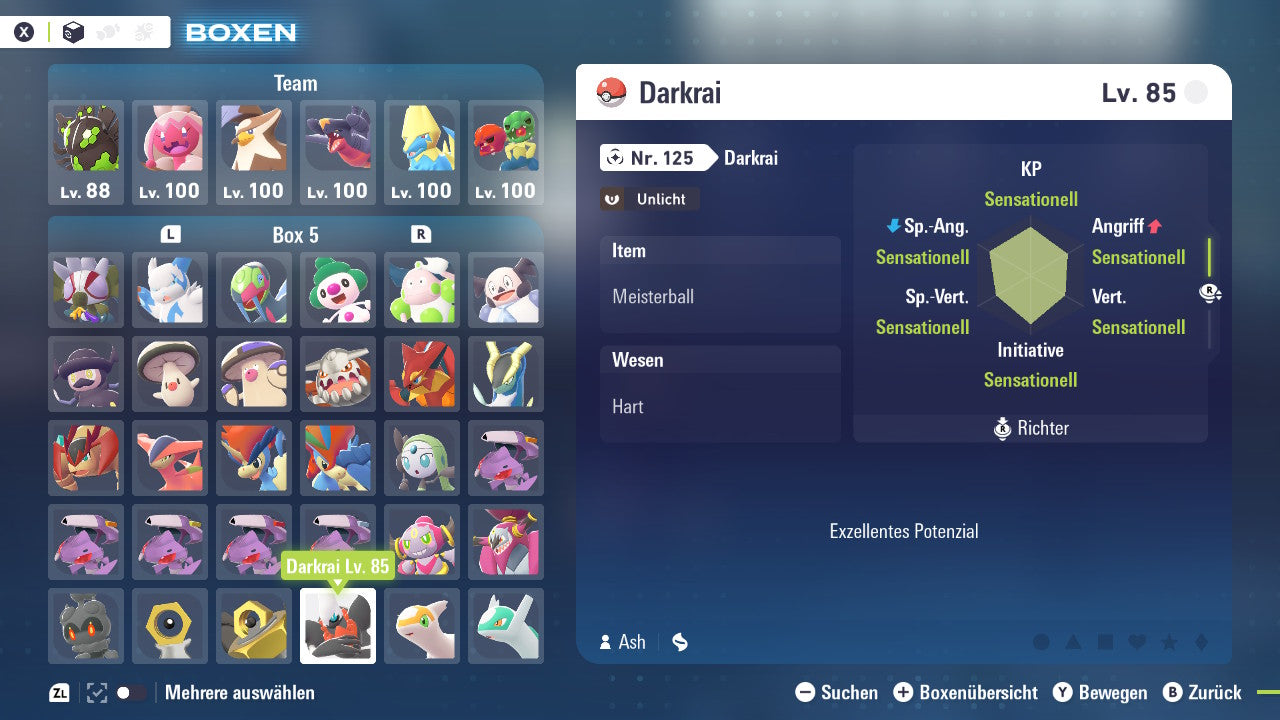Open the Richter judge function
1280x720 pixels.
1030,428
